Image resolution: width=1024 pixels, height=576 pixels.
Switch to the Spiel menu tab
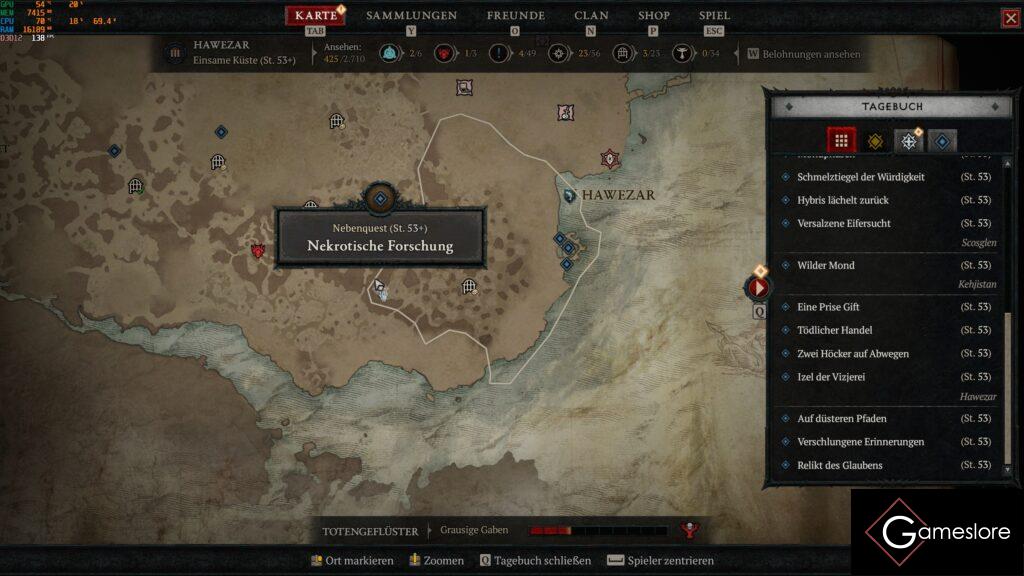point(714,16)
